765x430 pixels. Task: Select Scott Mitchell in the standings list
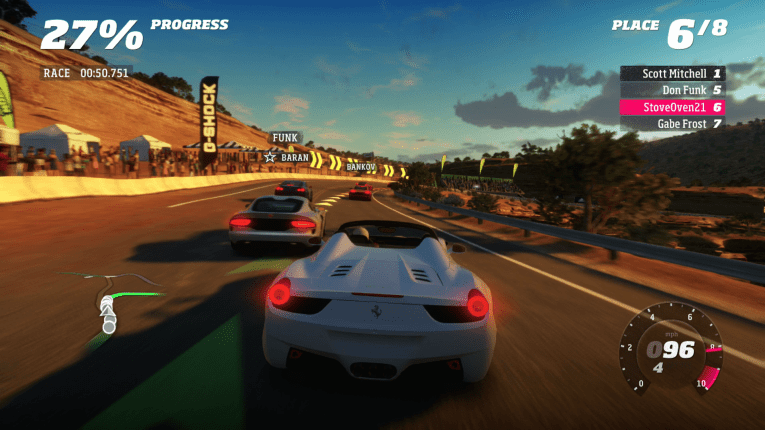click(671, 73)
